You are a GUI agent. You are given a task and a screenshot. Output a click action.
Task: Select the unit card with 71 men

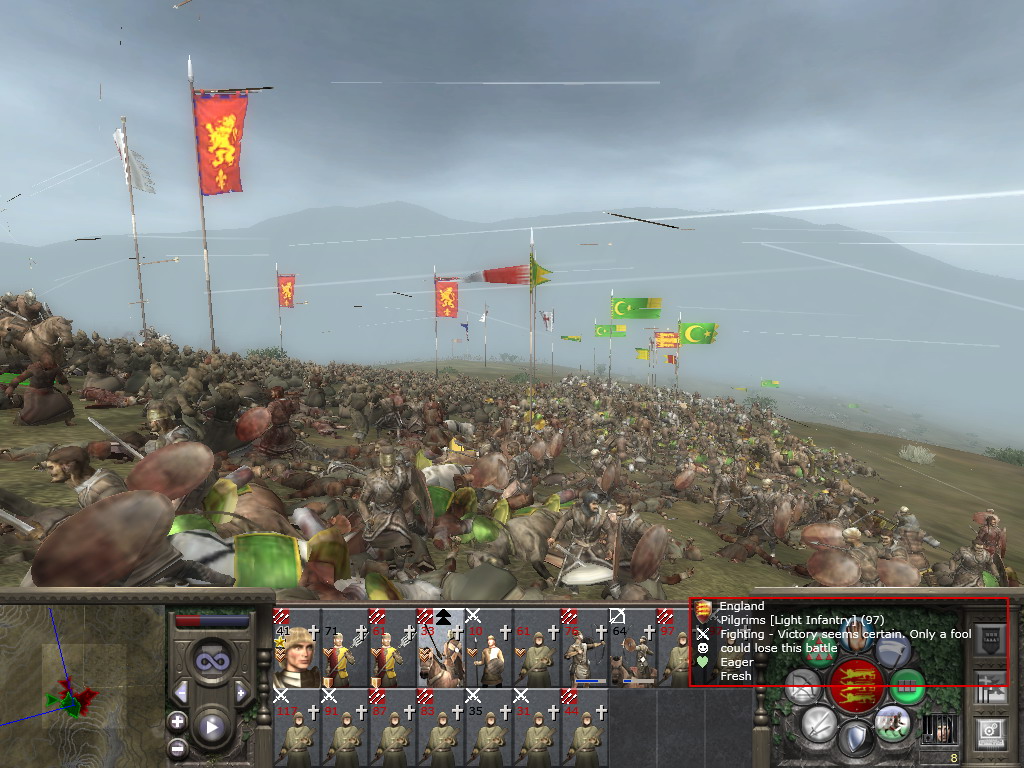pyautogui.click(x=344, y=648)
